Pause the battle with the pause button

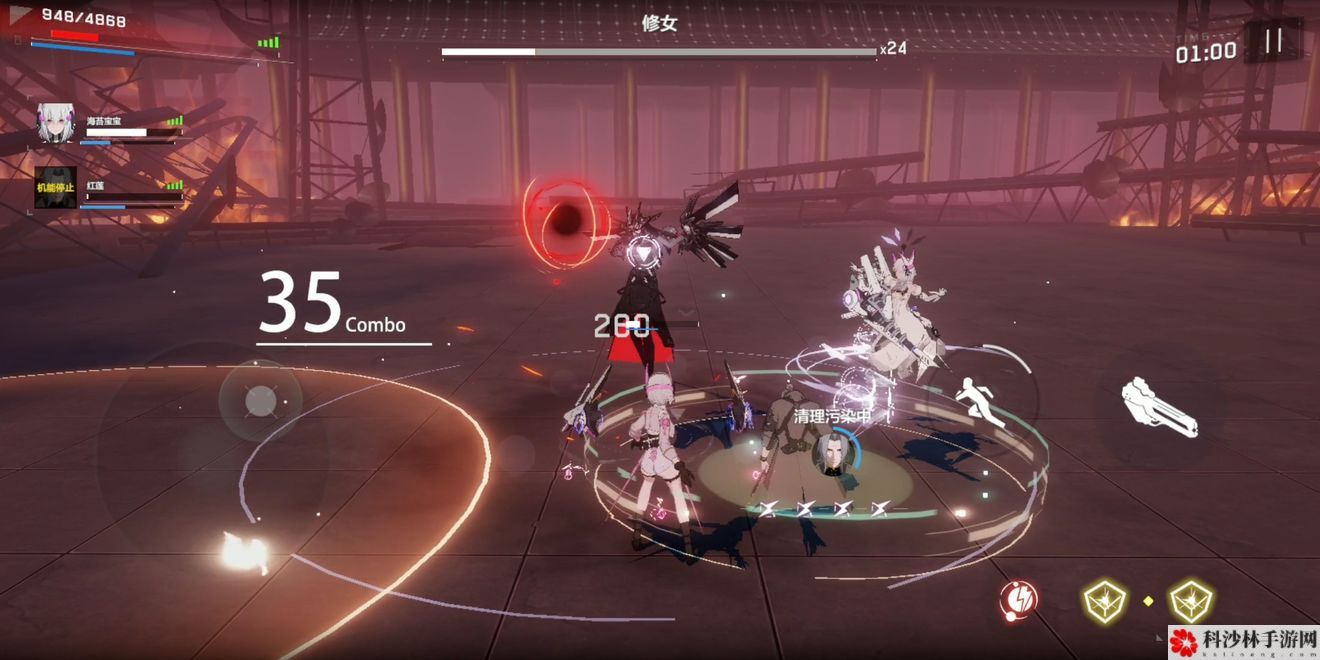coord(1273,41)
